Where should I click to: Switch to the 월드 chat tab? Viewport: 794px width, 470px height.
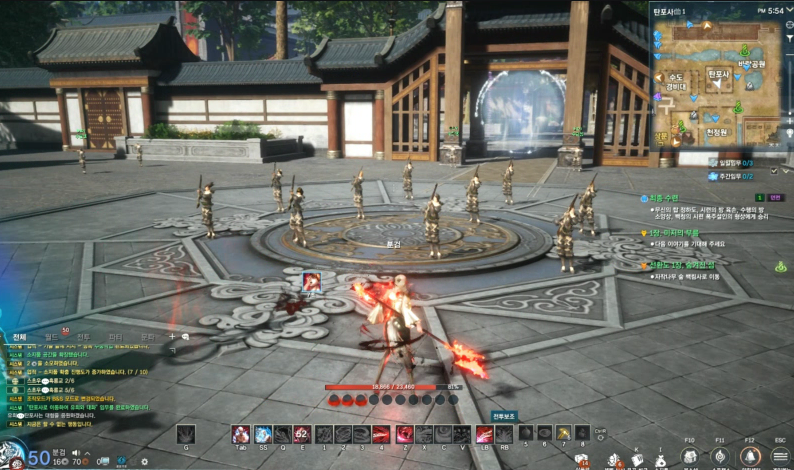52,337
